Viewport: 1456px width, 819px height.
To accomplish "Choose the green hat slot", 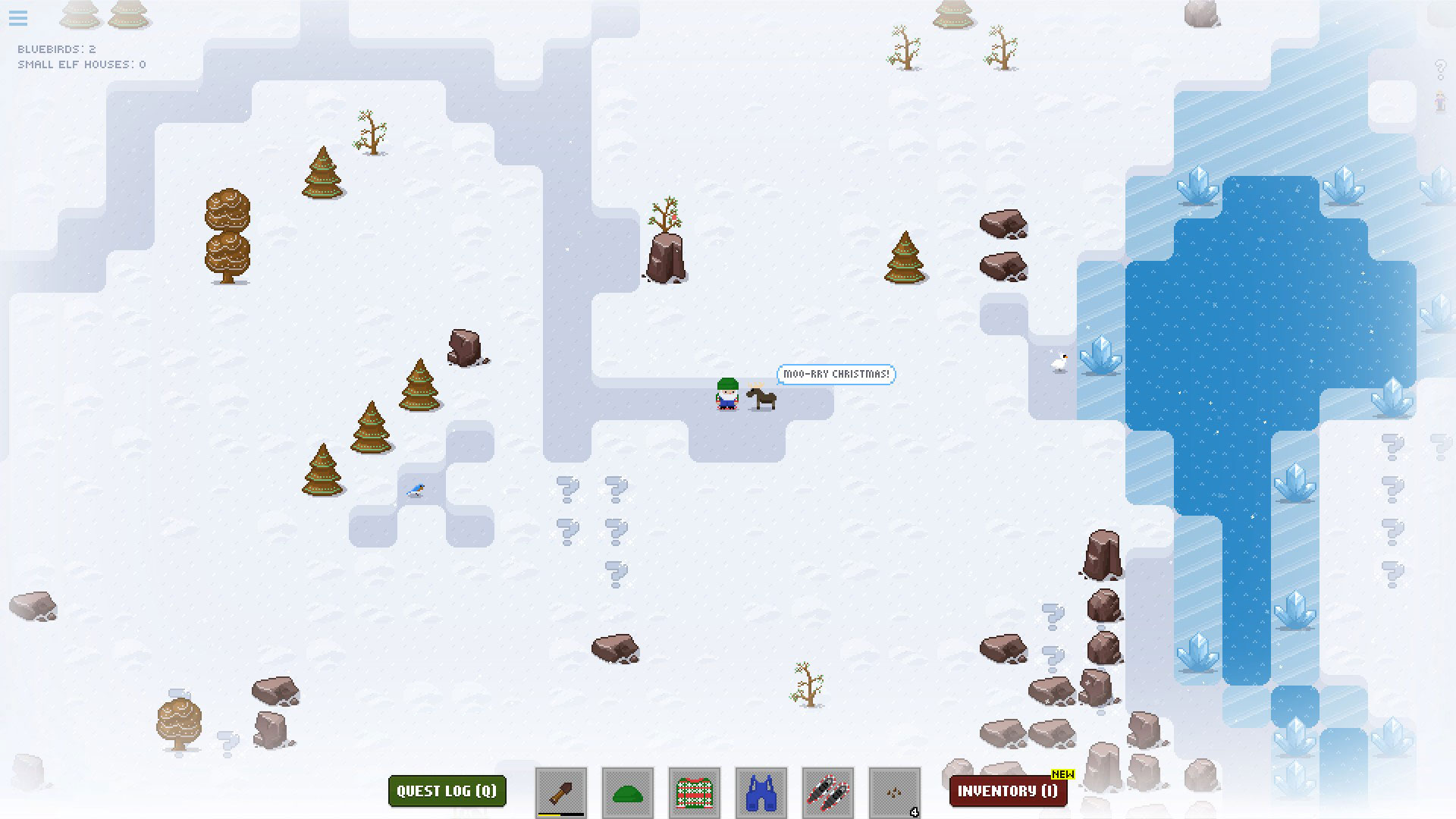I will point(628,792).
